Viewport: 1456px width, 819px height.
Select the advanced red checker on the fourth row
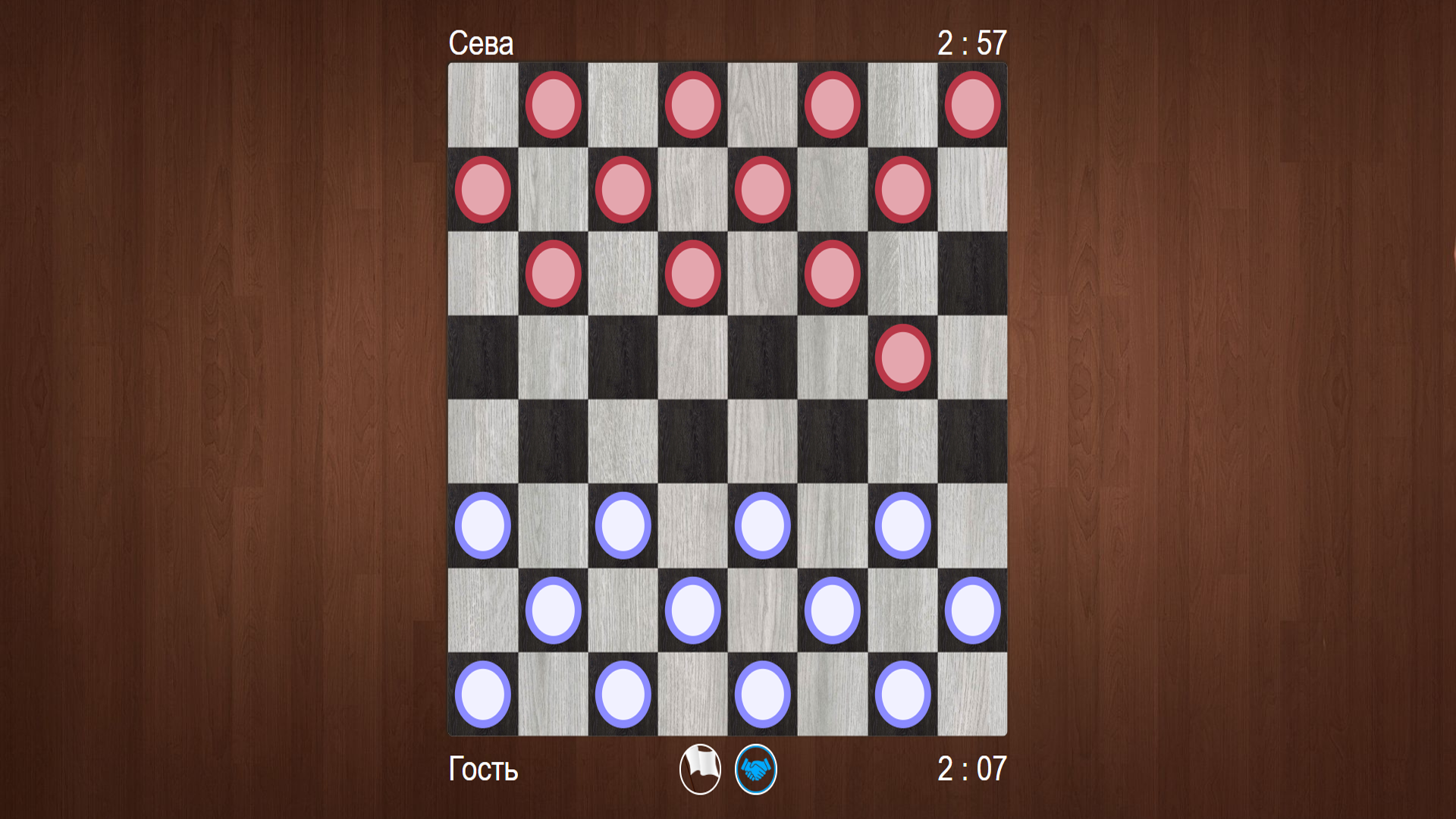click(x=902, y=358)
